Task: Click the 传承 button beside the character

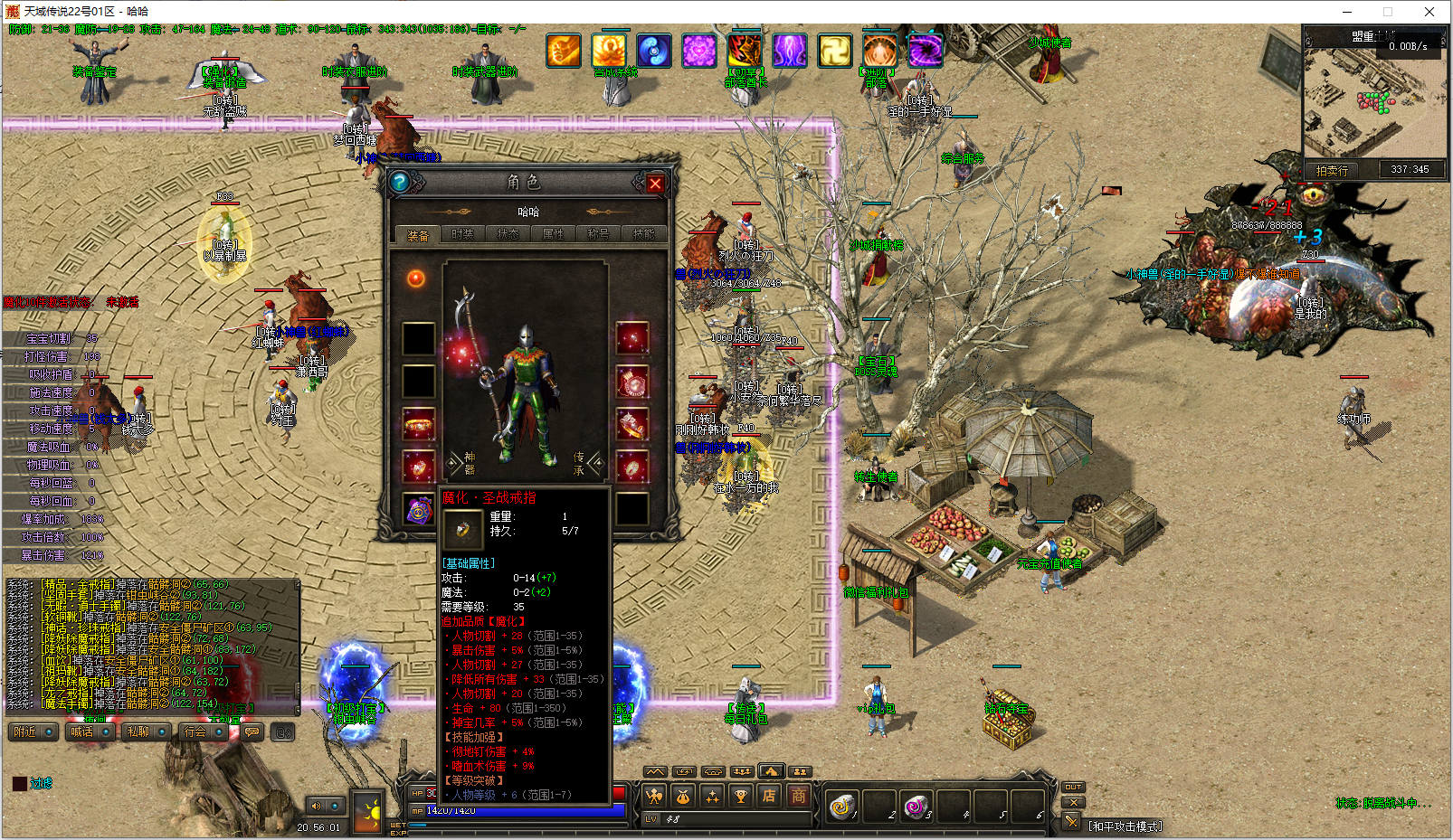Action: 578,463
